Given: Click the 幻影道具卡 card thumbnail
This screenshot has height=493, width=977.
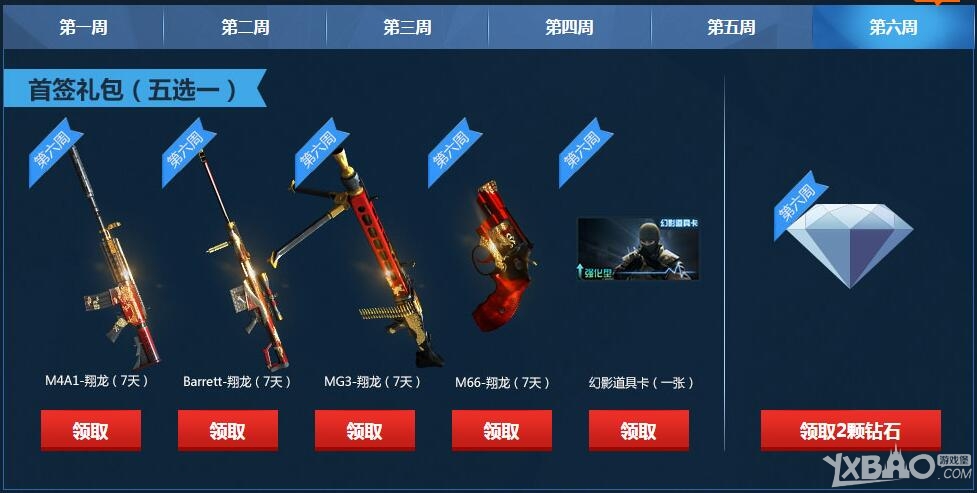Looking at the screenshot, I should (x=638, y=249).
